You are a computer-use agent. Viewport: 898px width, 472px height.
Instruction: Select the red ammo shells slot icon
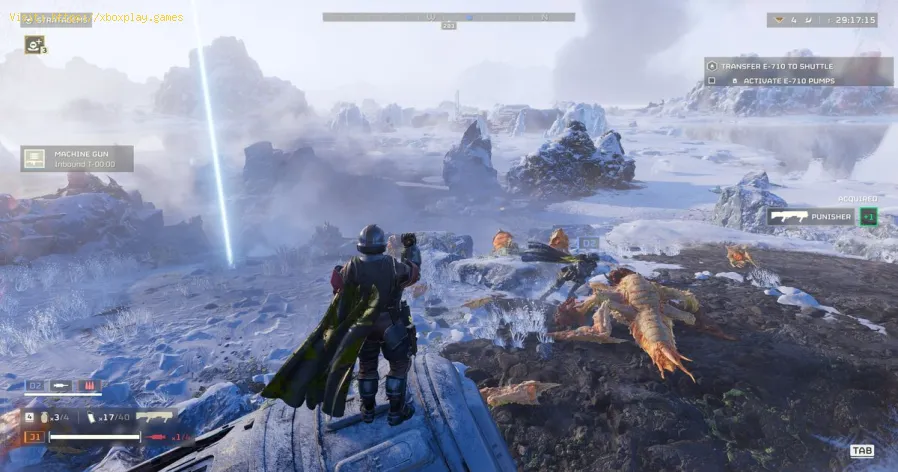pos(89,385)
